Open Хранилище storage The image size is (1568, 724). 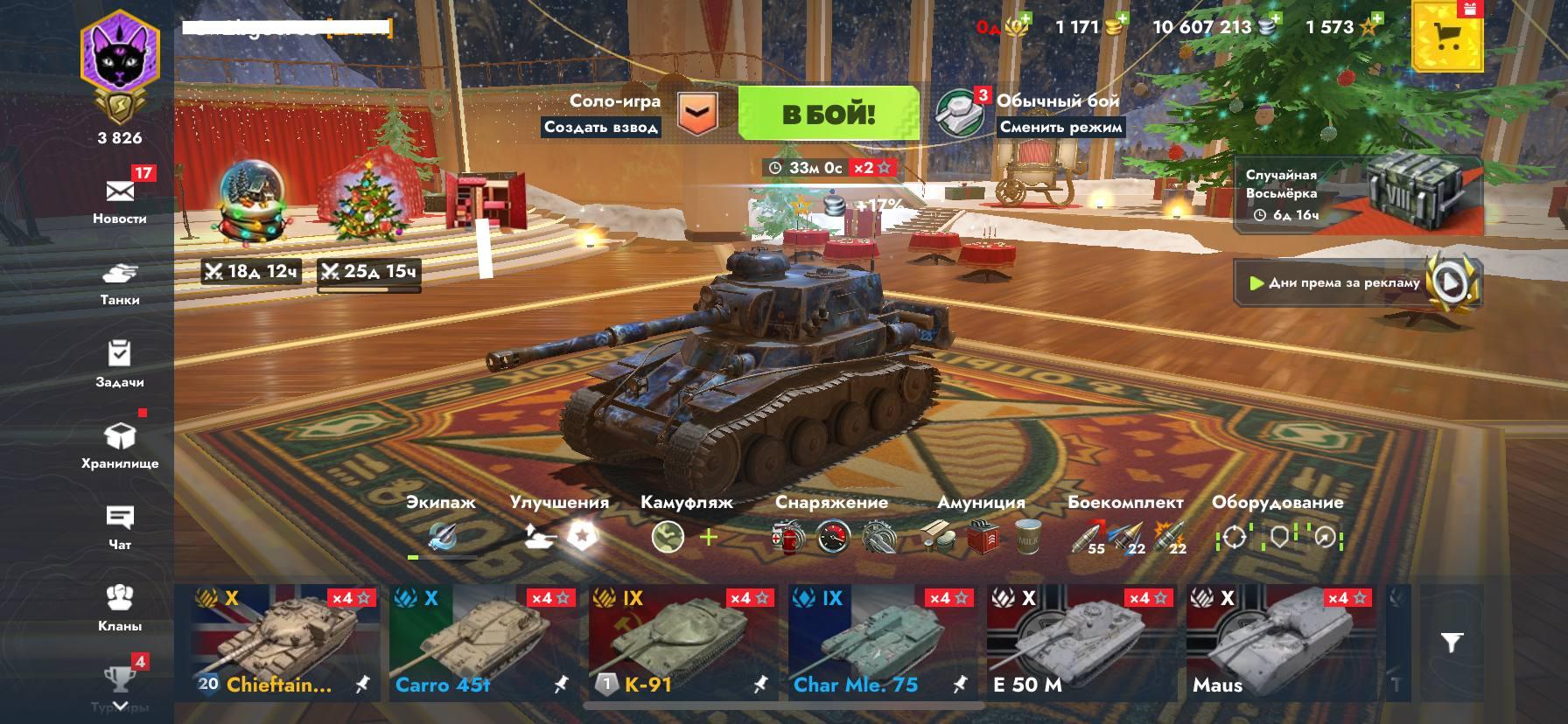pyautogui.click(x=120, y=445)
